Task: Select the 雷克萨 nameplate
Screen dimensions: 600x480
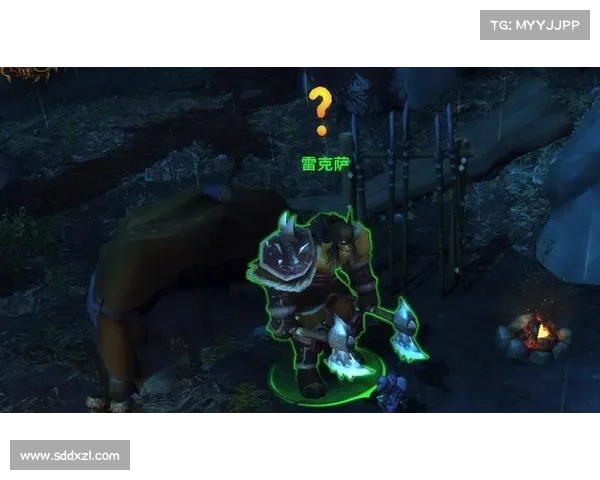Action: [x=326, y=162]
